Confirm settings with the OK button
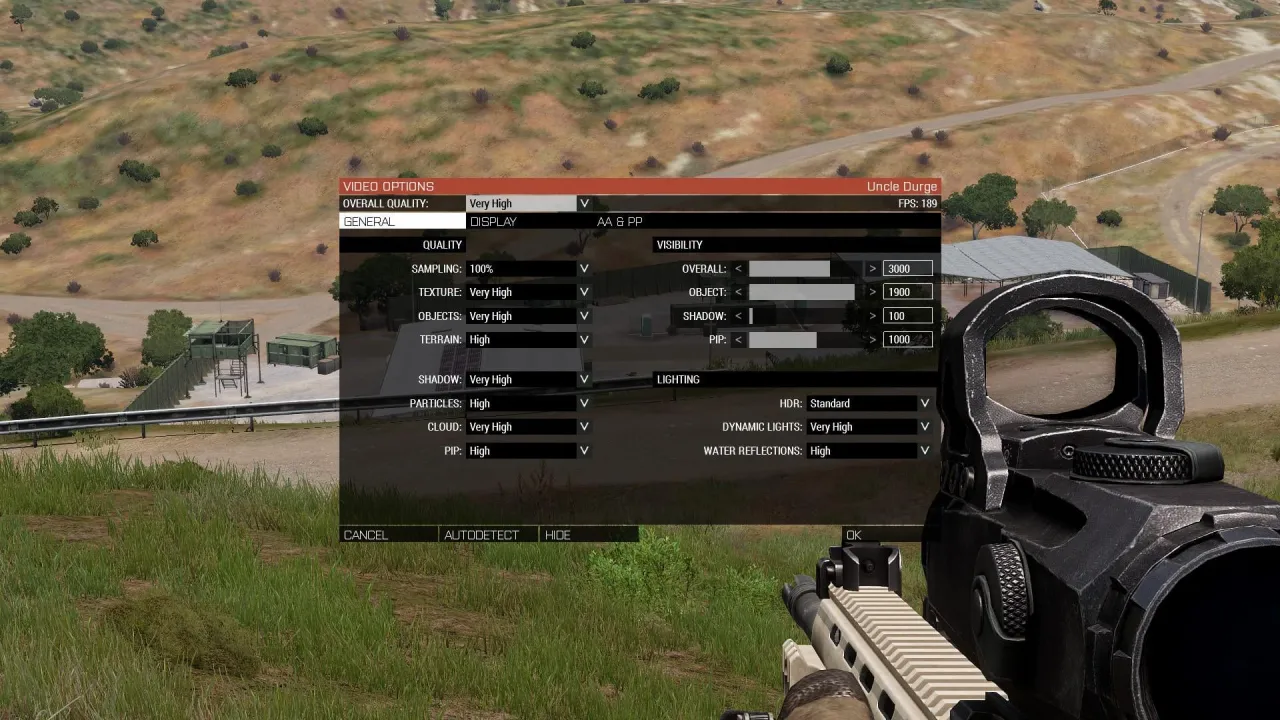Image resolution: width=1280 pixels, height=720 pixels. pyautogui.click(x=854, y=535)
